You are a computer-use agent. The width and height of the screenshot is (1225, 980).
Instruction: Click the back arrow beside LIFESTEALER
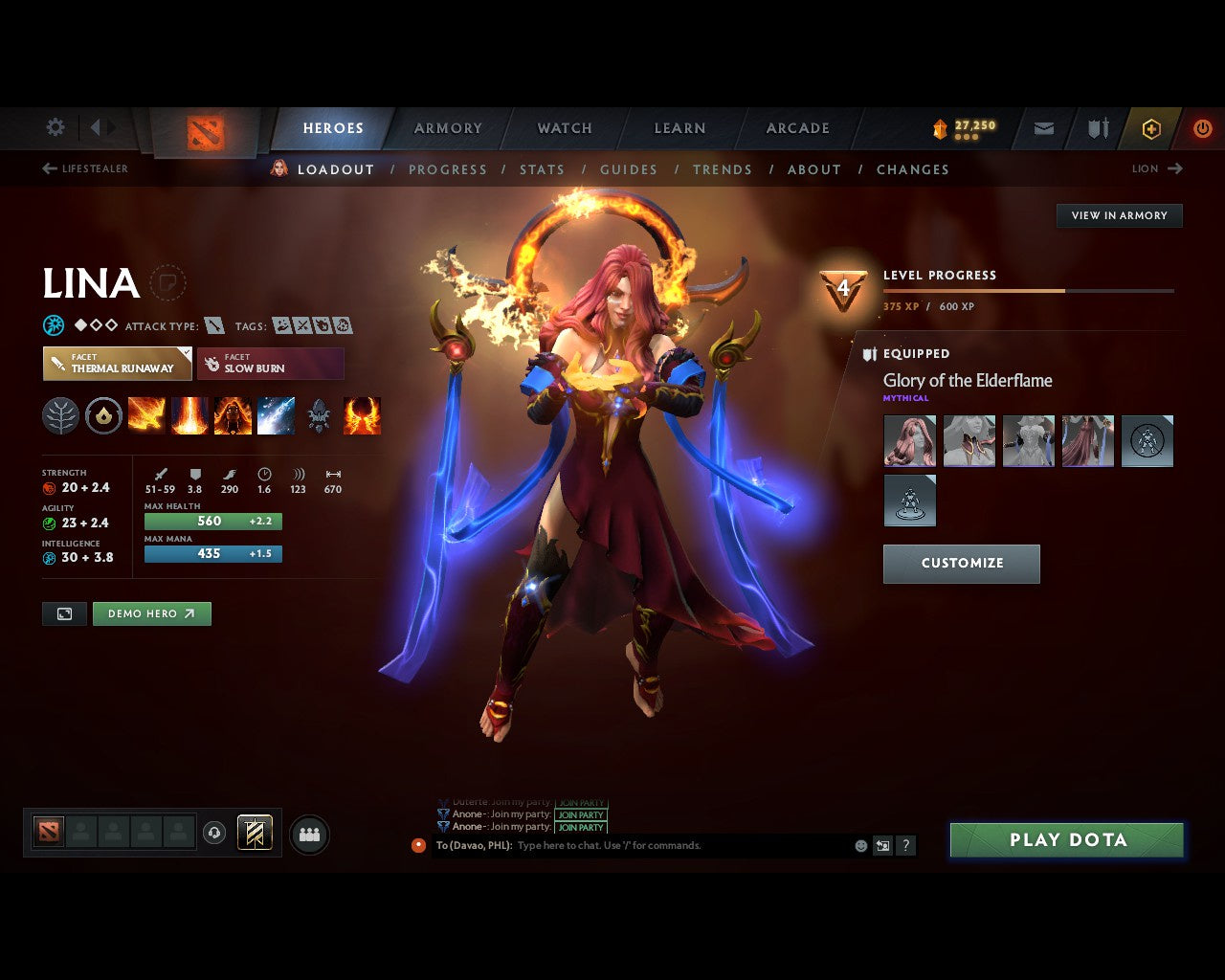tap(48, 167)
